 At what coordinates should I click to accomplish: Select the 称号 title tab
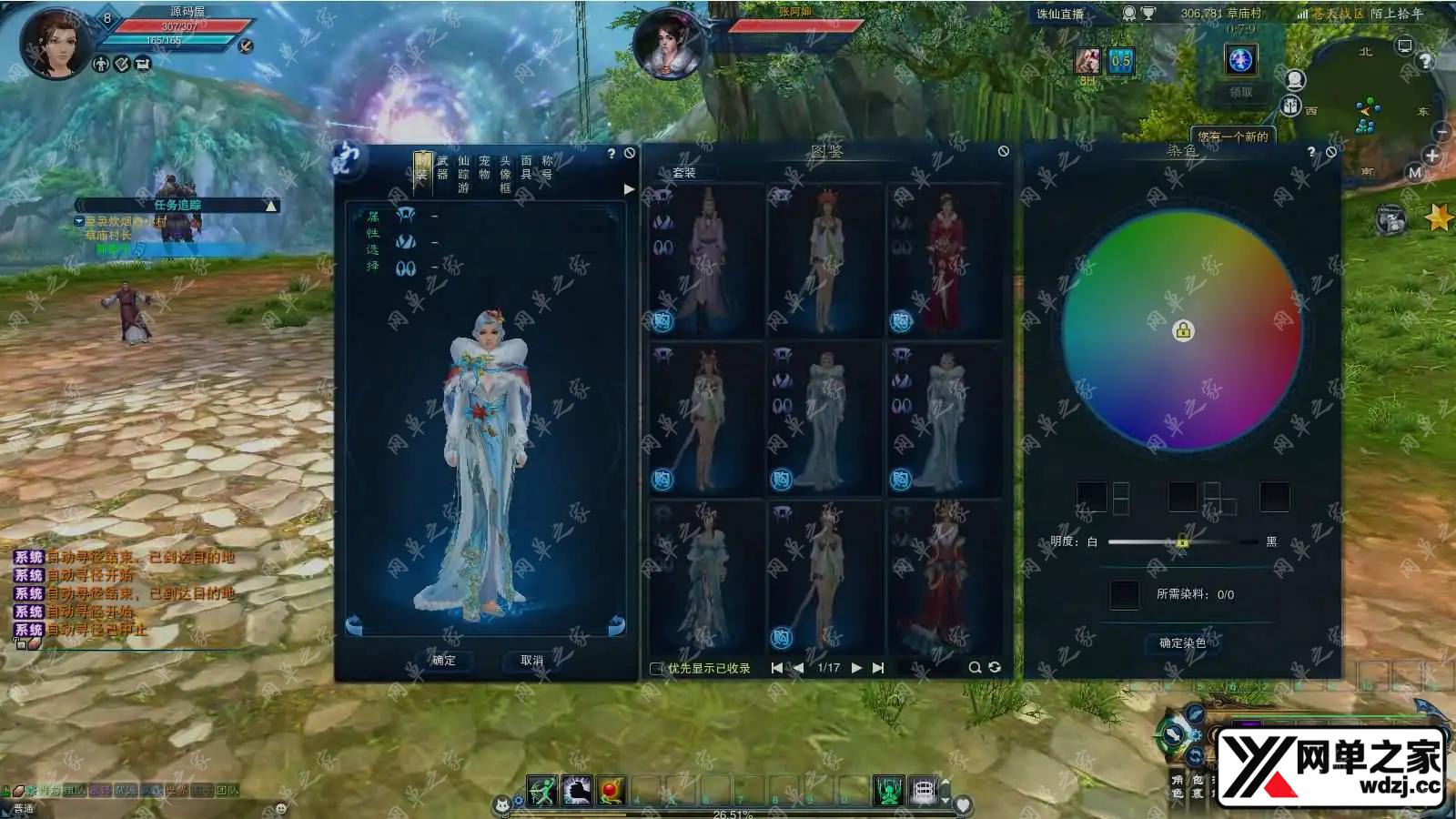pos(547,167)
